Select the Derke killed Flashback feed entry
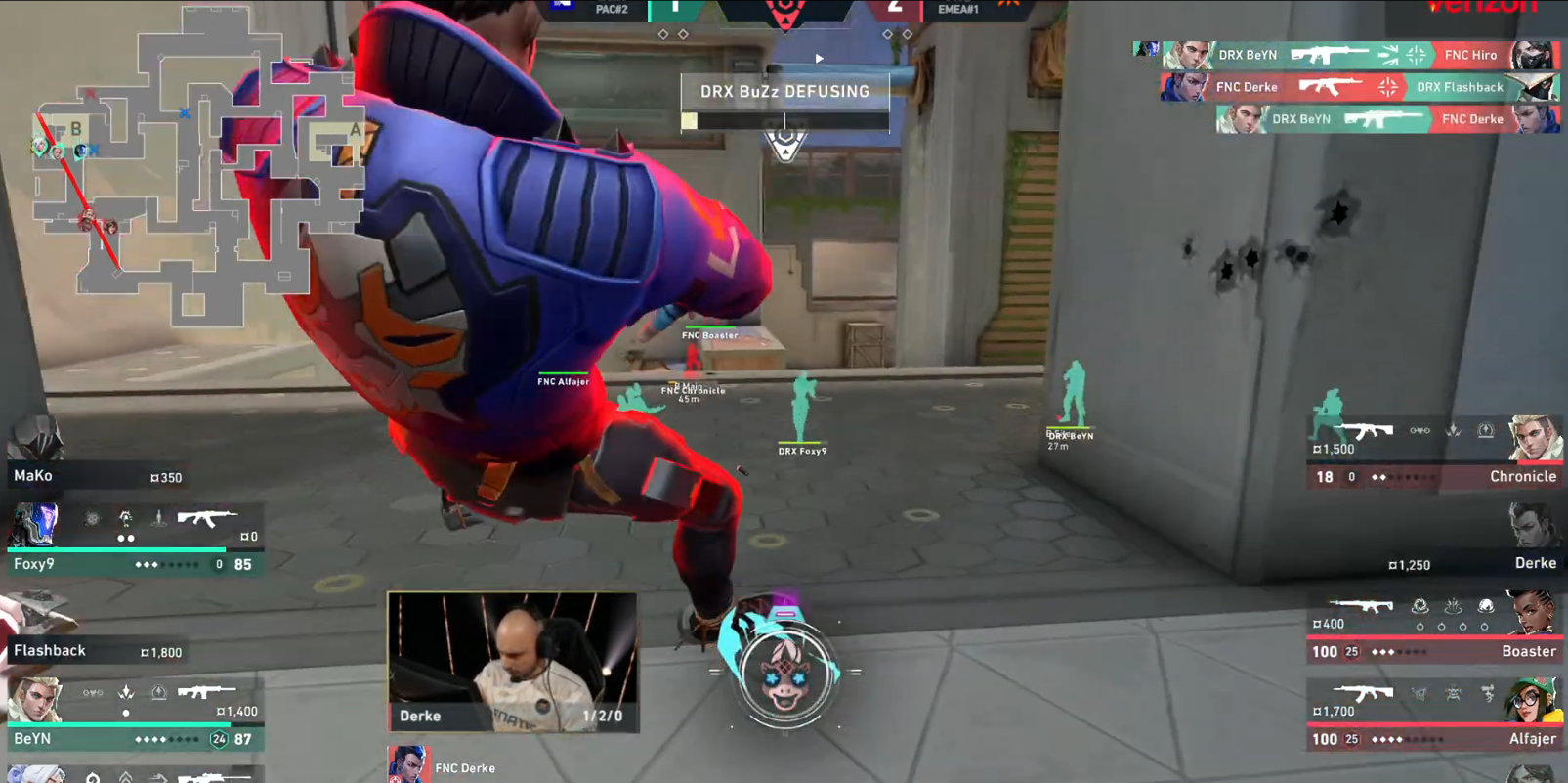This screenshot has width=1568, height=783. (x=1360, y=87)
